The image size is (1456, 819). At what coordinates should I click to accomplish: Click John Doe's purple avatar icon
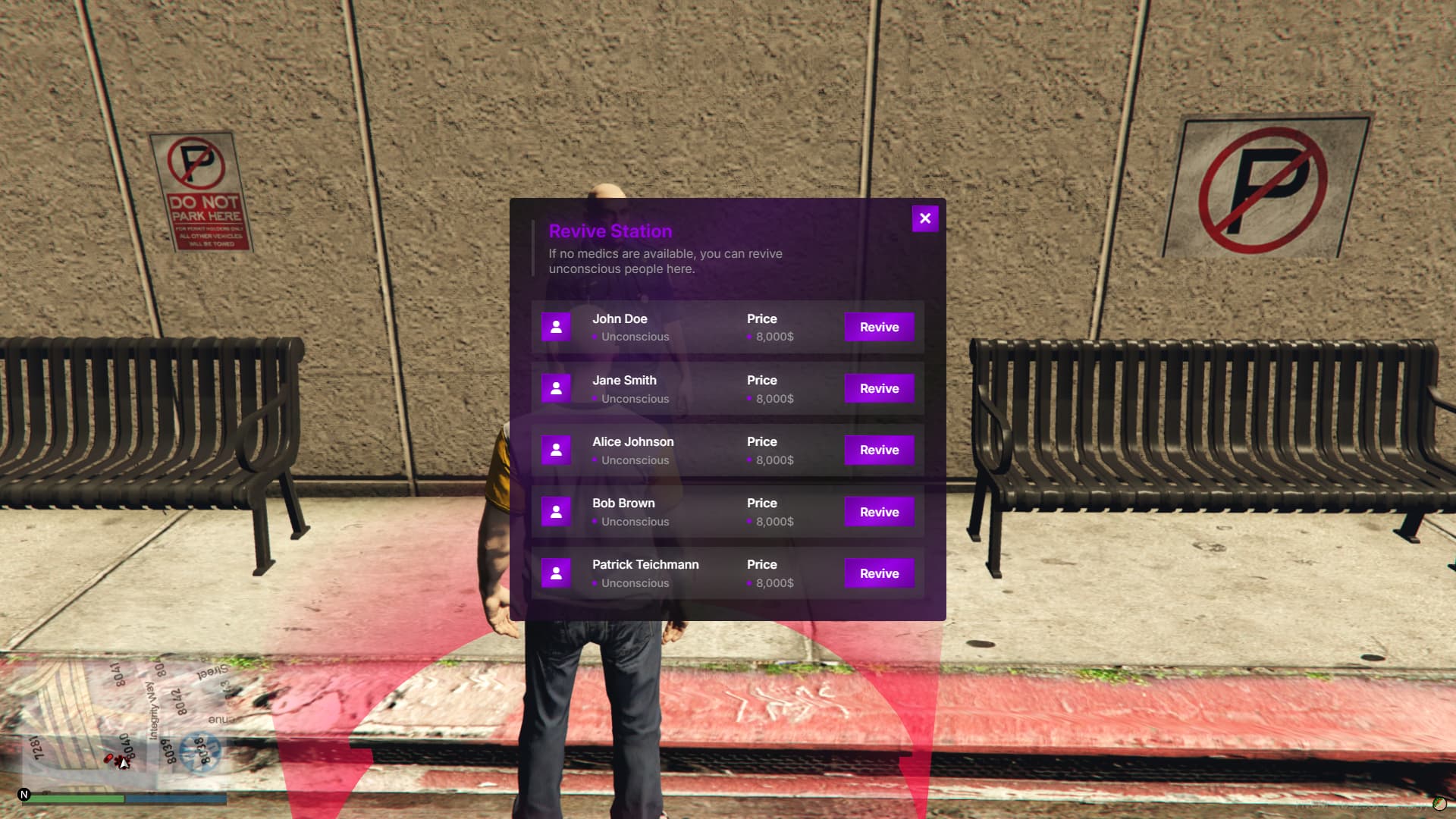[x=556, y=326]
